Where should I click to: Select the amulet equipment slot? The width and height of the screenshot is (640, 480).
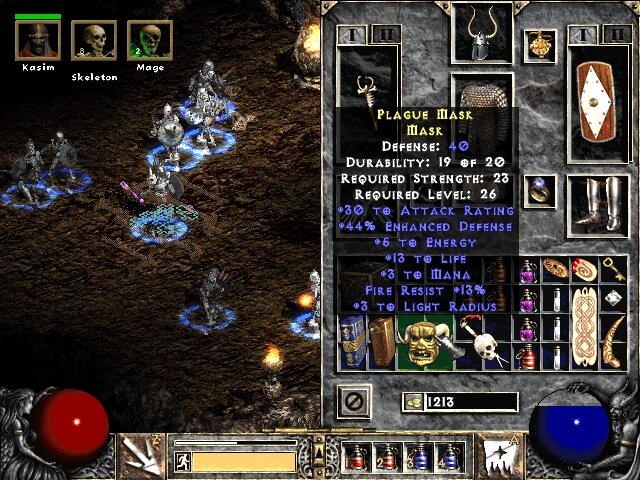540,46
